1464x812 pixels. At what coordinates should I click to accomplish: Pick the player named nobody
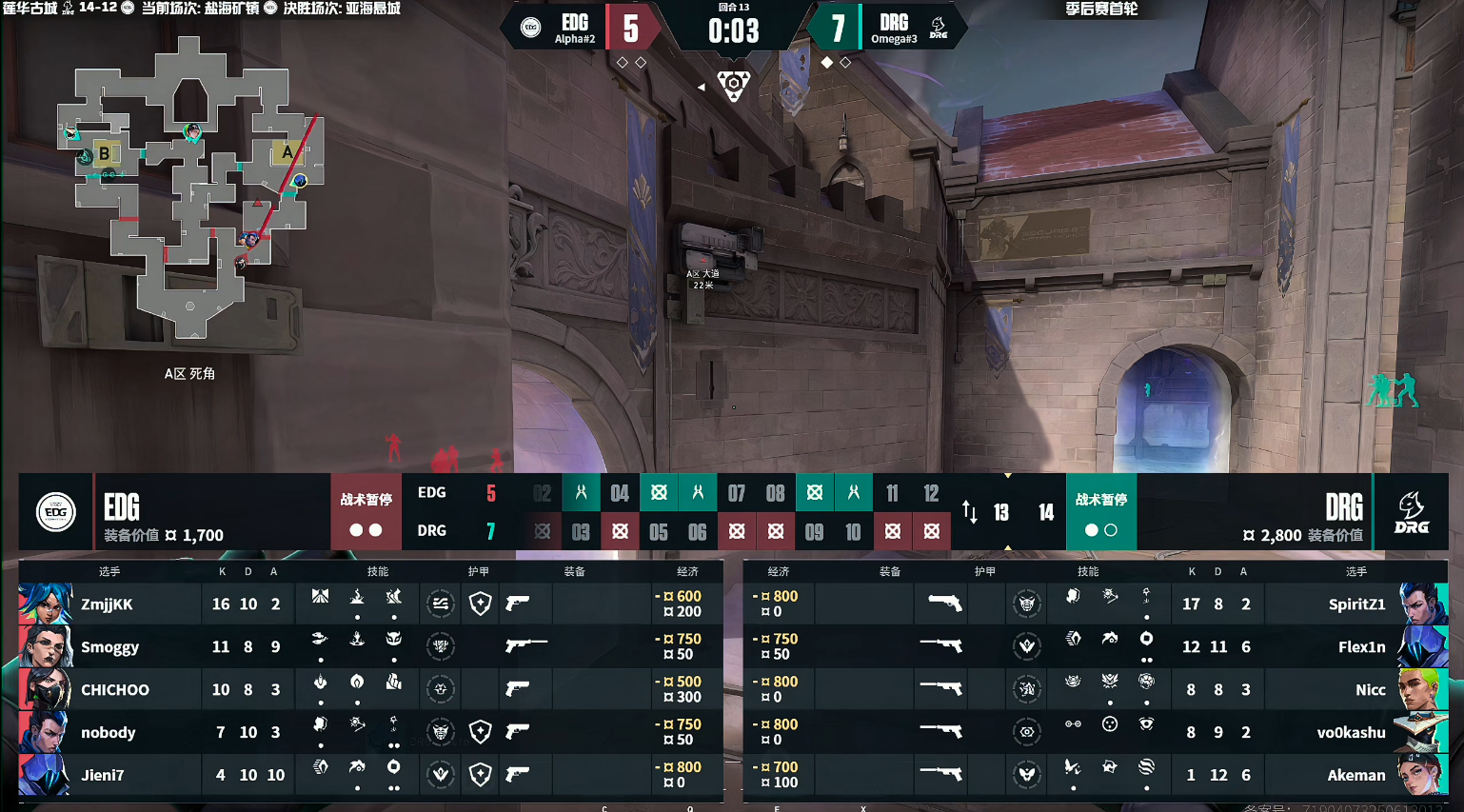tap(108, 733)
